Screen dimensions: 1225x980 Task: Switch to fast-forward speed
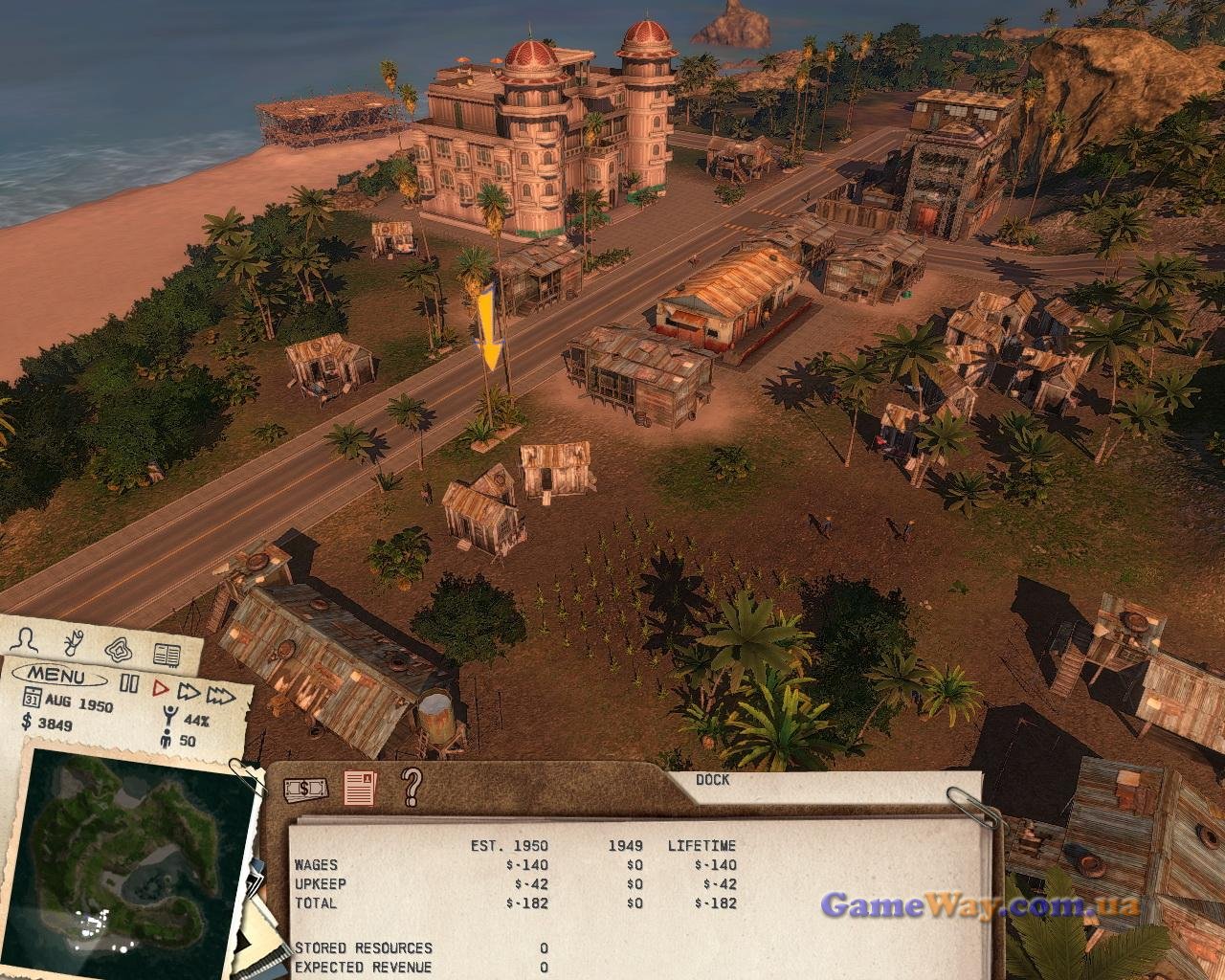click(189, 690)
